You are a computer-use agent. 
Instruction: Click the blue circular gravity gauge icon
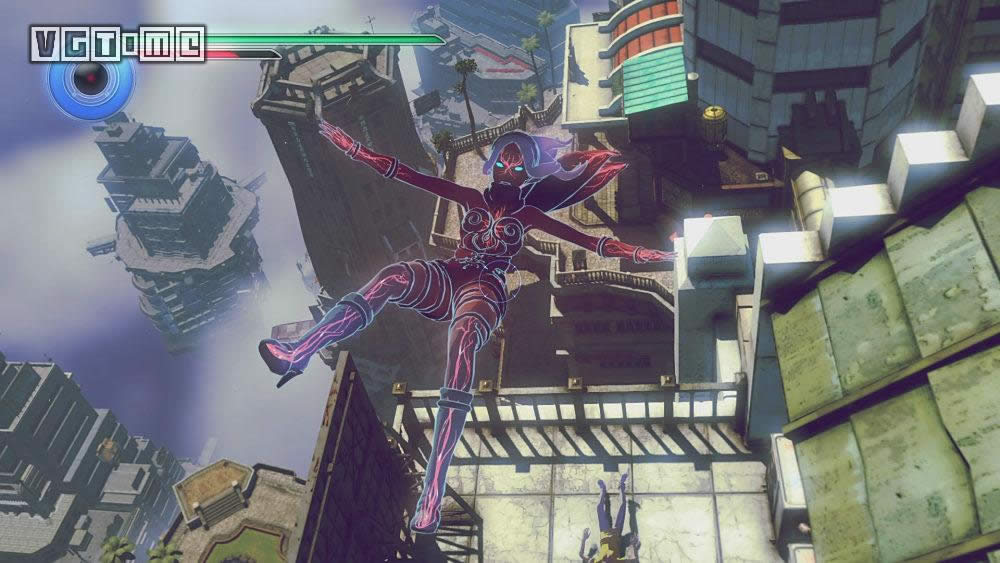pyautogui.click(x=91, y=78)
